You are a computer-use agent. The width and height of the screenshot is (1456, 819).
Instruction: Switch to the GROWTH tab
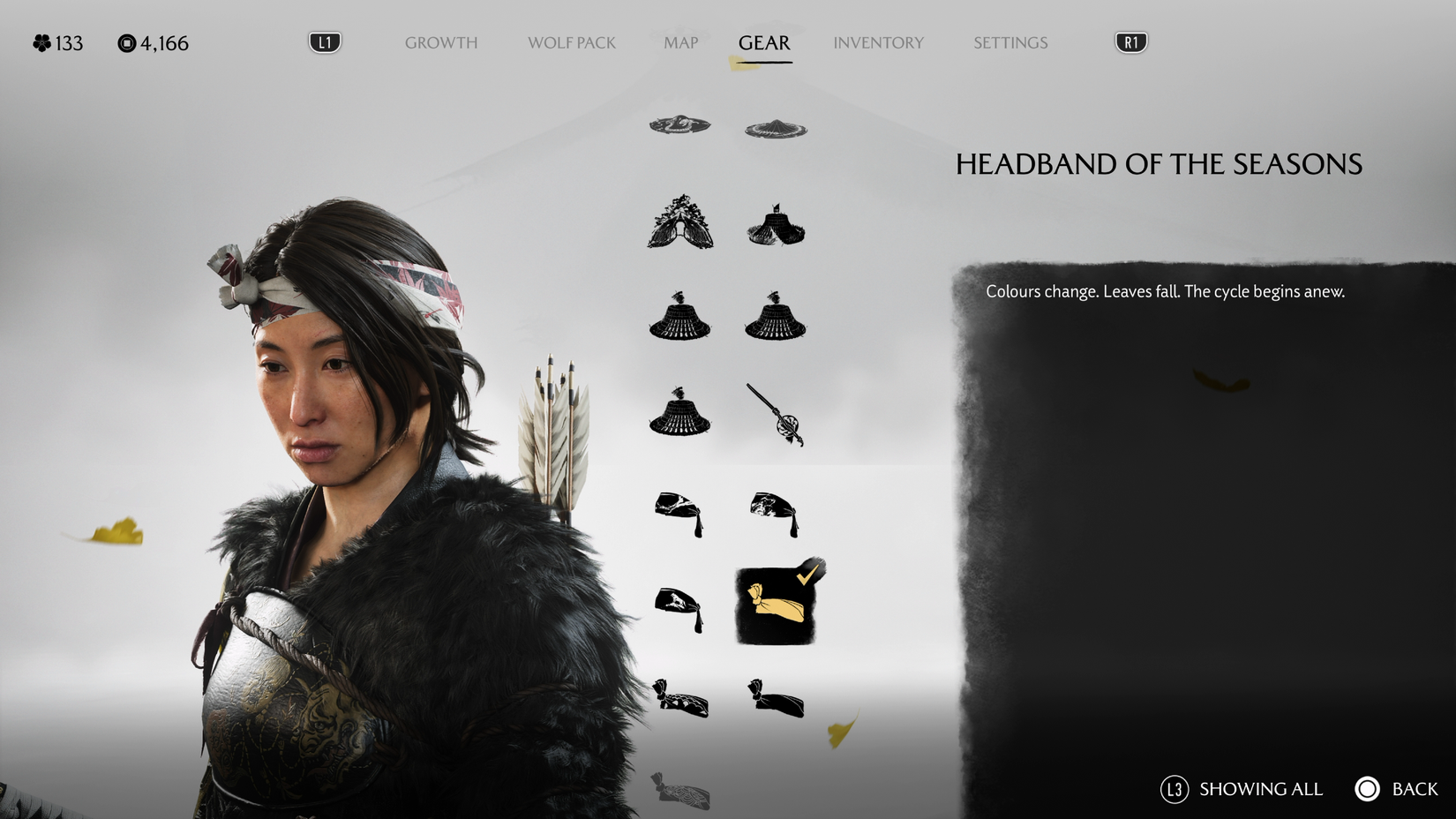click(441, 41)
